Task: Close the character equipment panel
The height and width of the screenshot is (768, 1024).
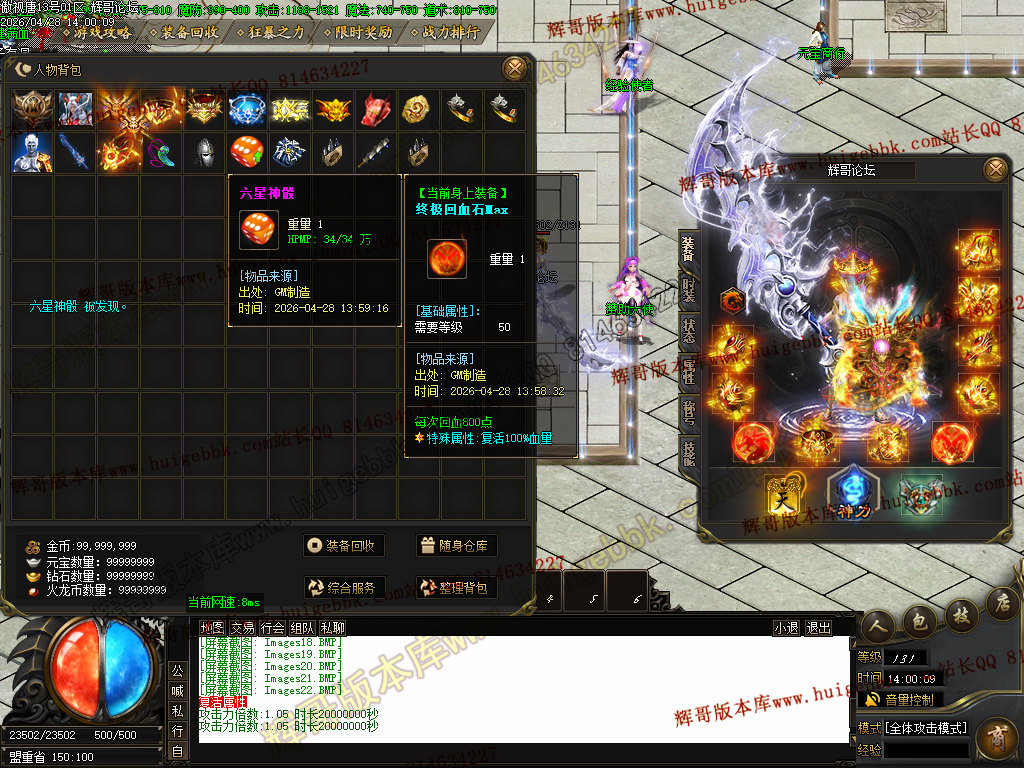Action: click(x=994, y=170)
